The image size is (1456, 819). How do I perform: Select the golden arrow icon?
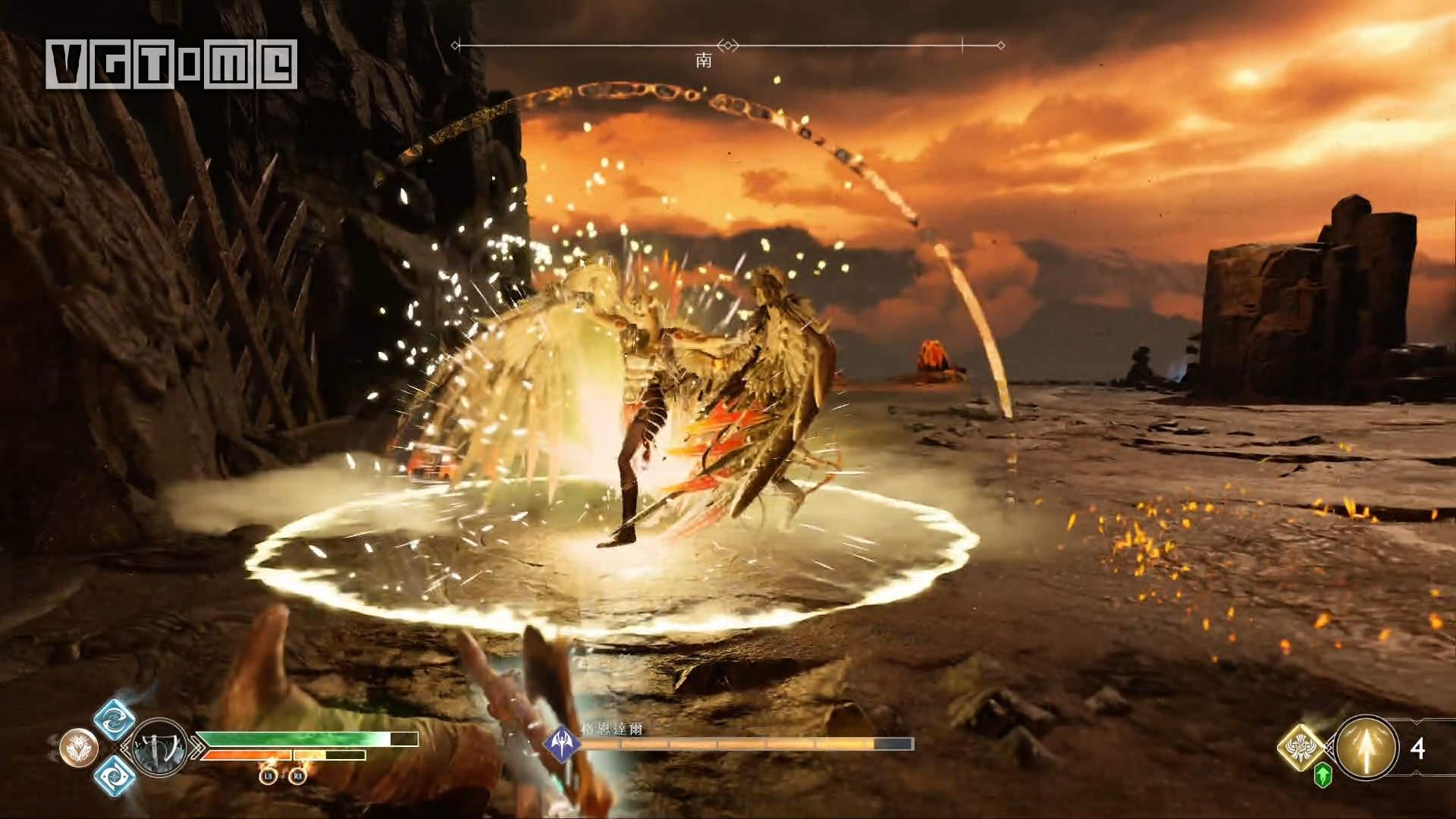1367,748
